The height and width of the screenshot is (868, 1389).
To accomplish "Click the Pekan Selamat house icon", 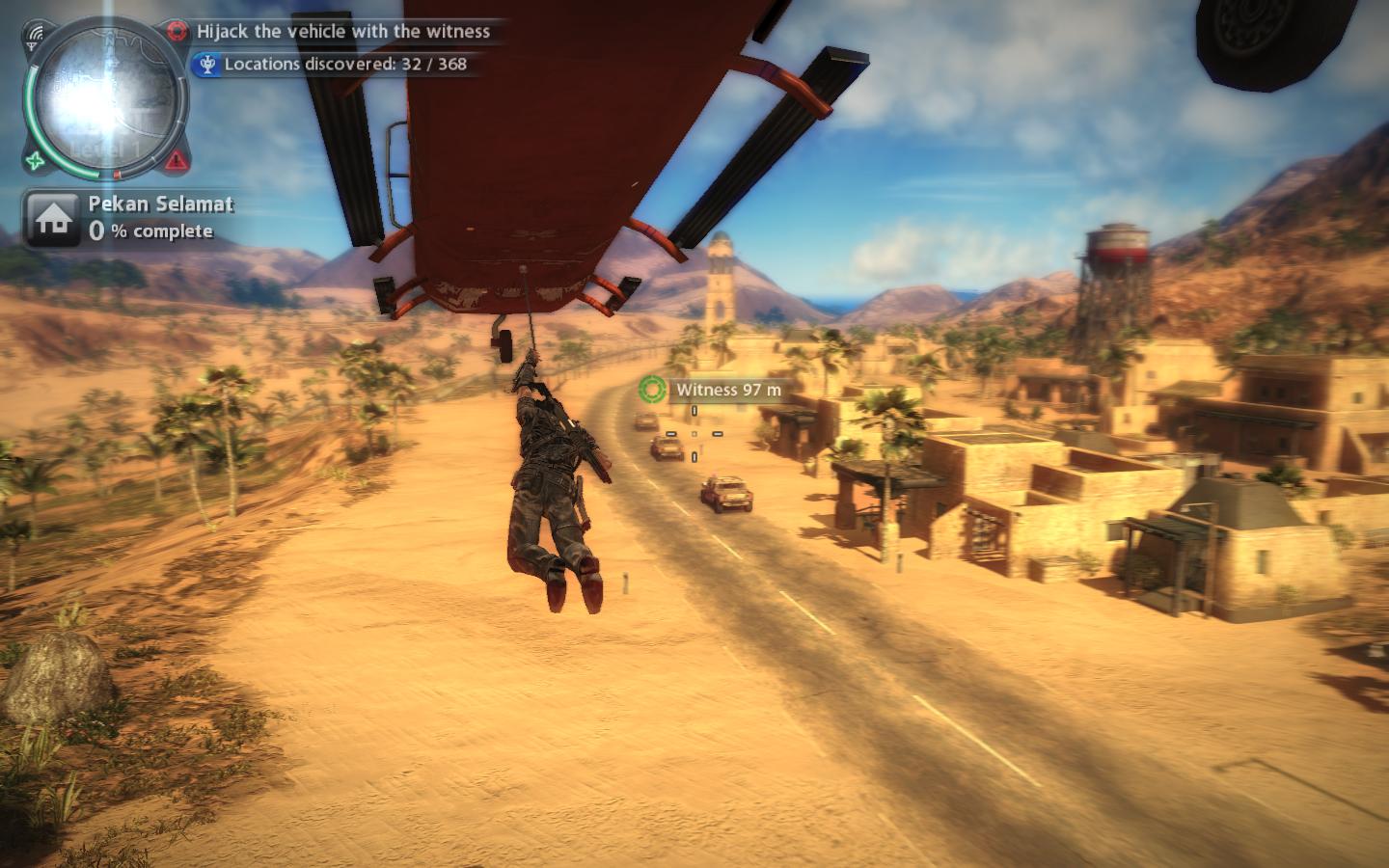I will click(x=53, y=218).
